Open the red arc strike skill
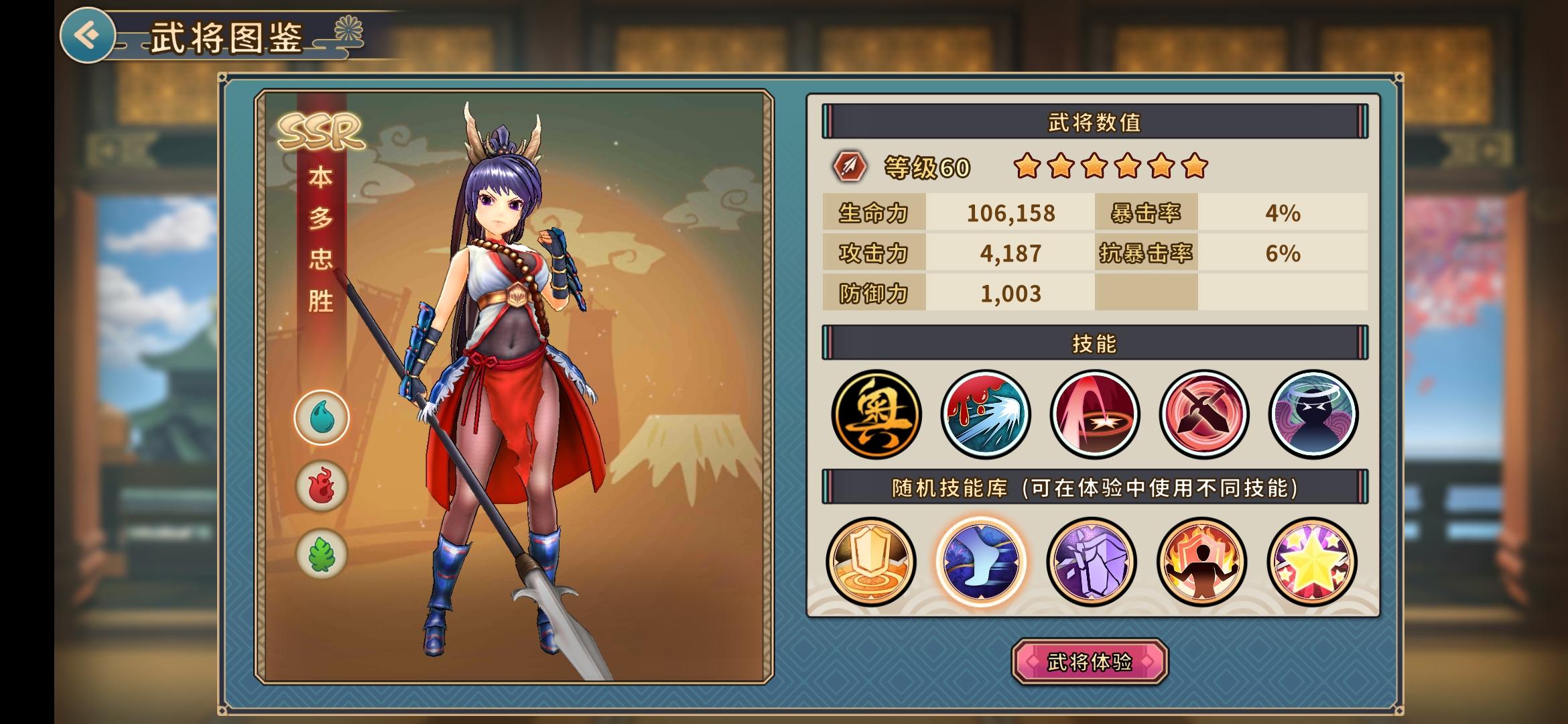The height and width of the screenshot is (724, 1568). [1094, 414]
